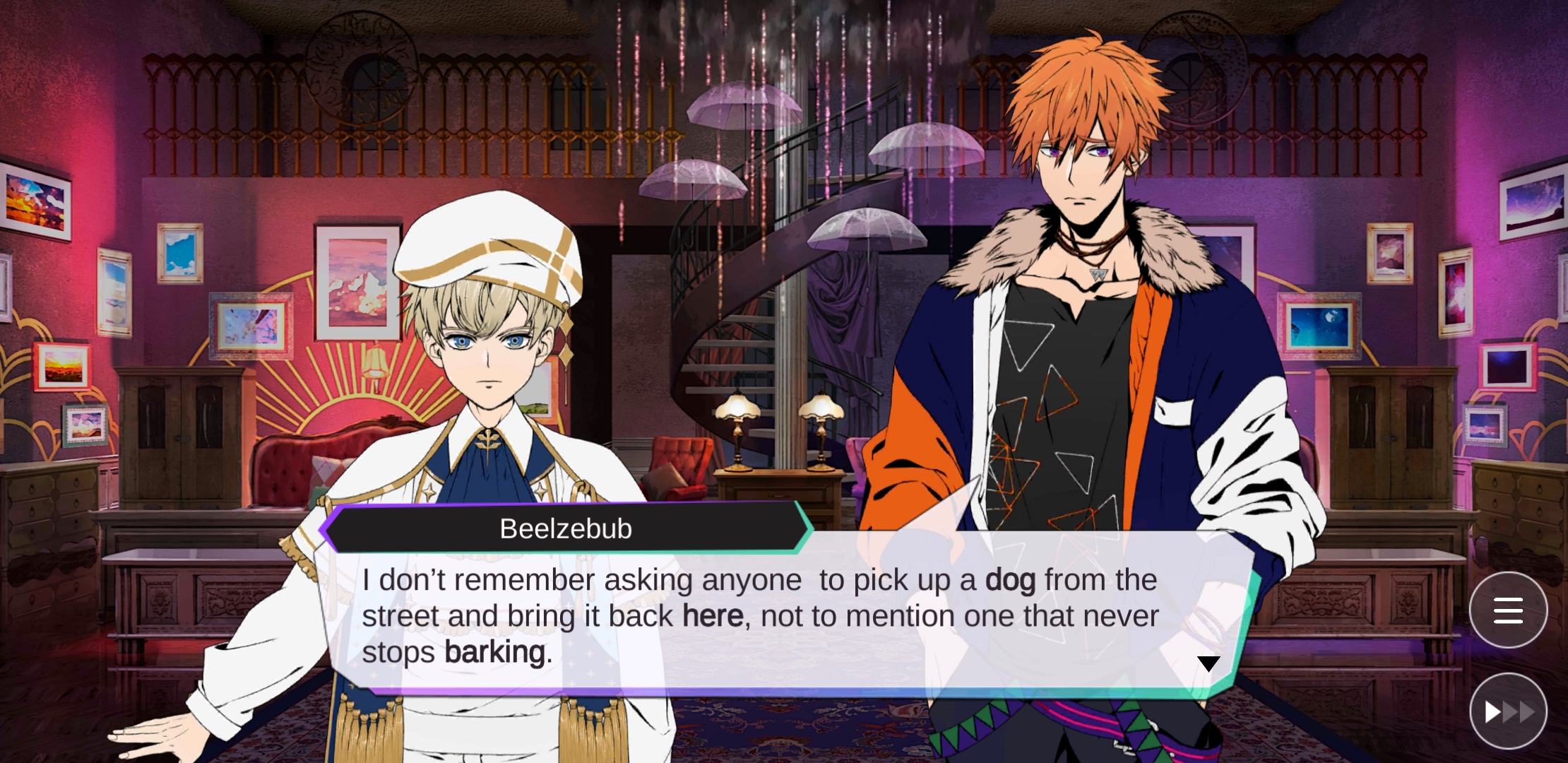The image size is (1568, 763).
Task: Activate the fast-forward skip button
Action: [x=1508, y=711]
